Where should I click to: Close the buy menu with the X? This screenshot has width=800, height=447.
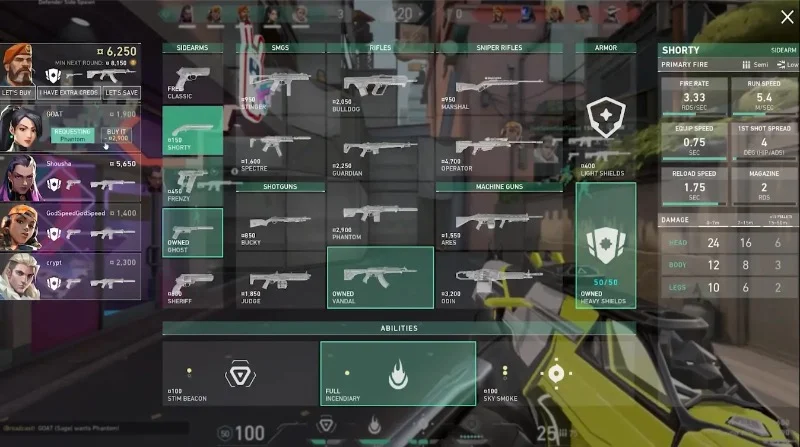pyautogui.click(x=786, y=16)
